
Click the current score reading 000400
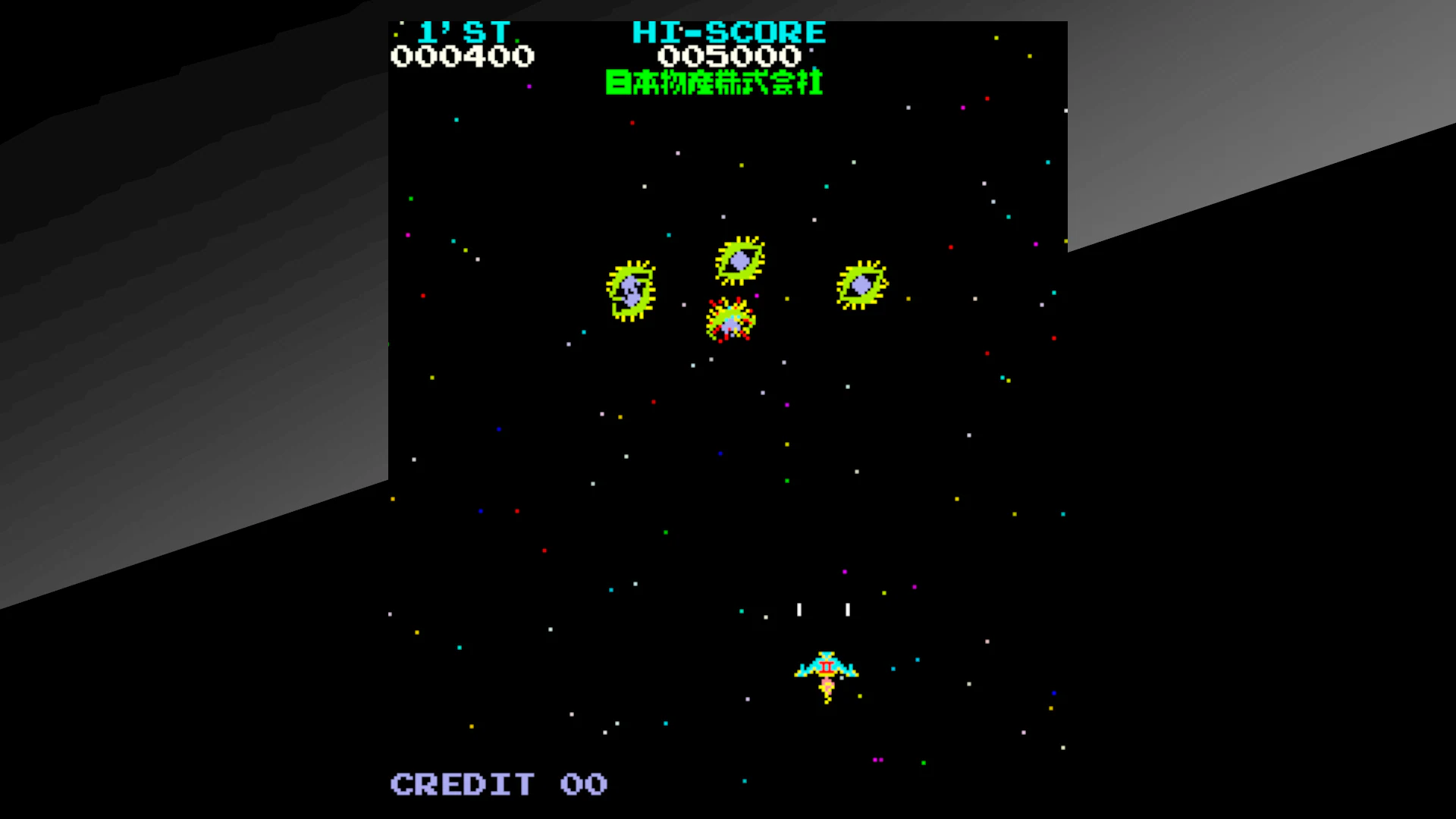click(x=463, y=55)
